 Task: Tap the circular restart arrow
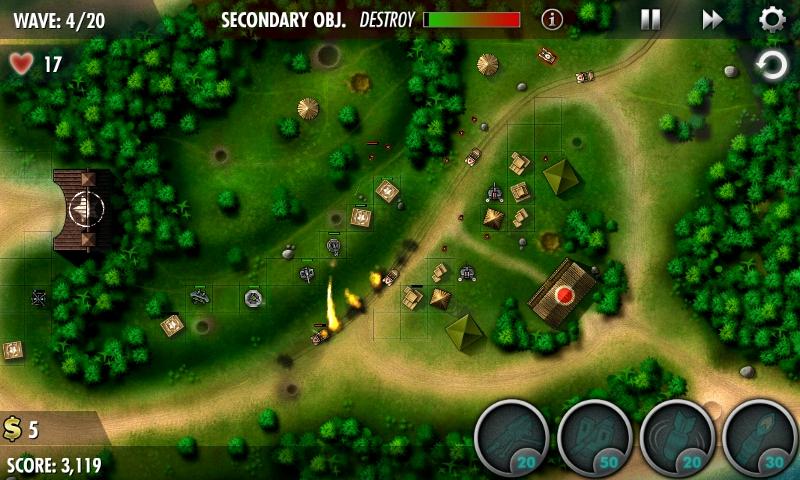pos(771,67)
